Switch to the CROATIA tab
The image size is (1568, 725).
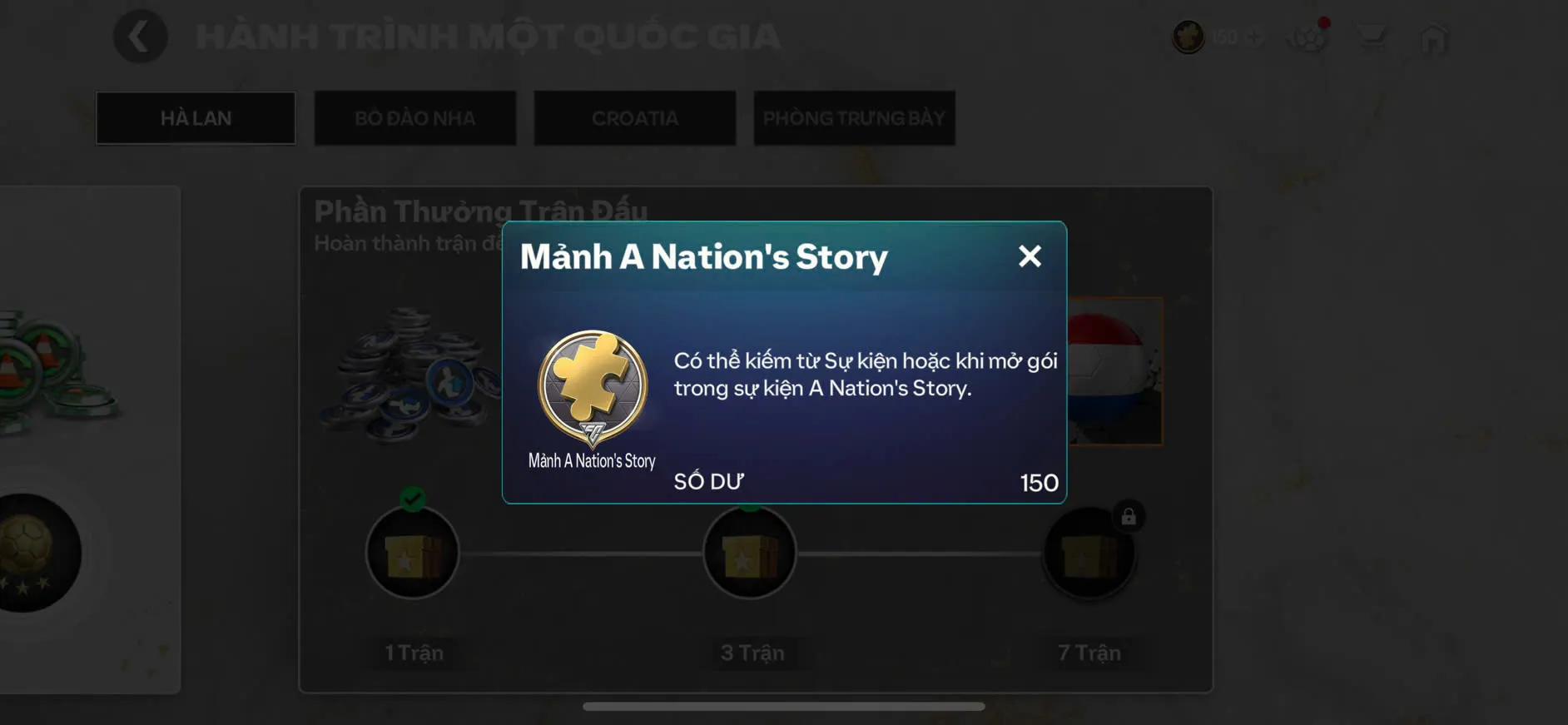tap(634, 117)
